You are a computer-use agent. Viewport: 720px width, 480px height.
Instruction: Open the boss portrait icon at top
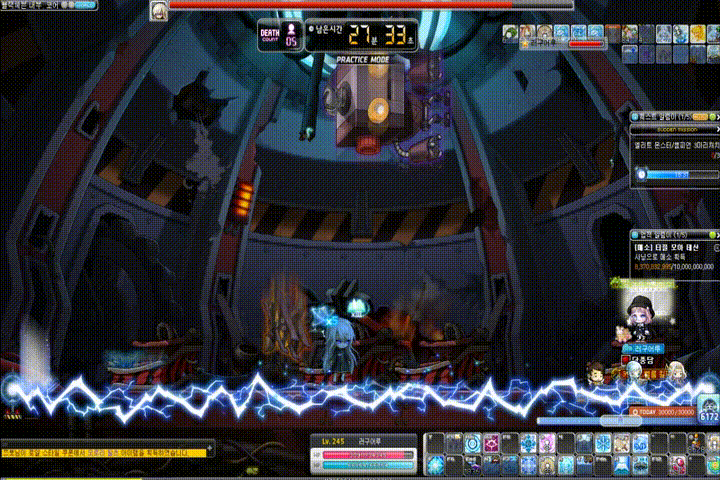pos(158,10)
